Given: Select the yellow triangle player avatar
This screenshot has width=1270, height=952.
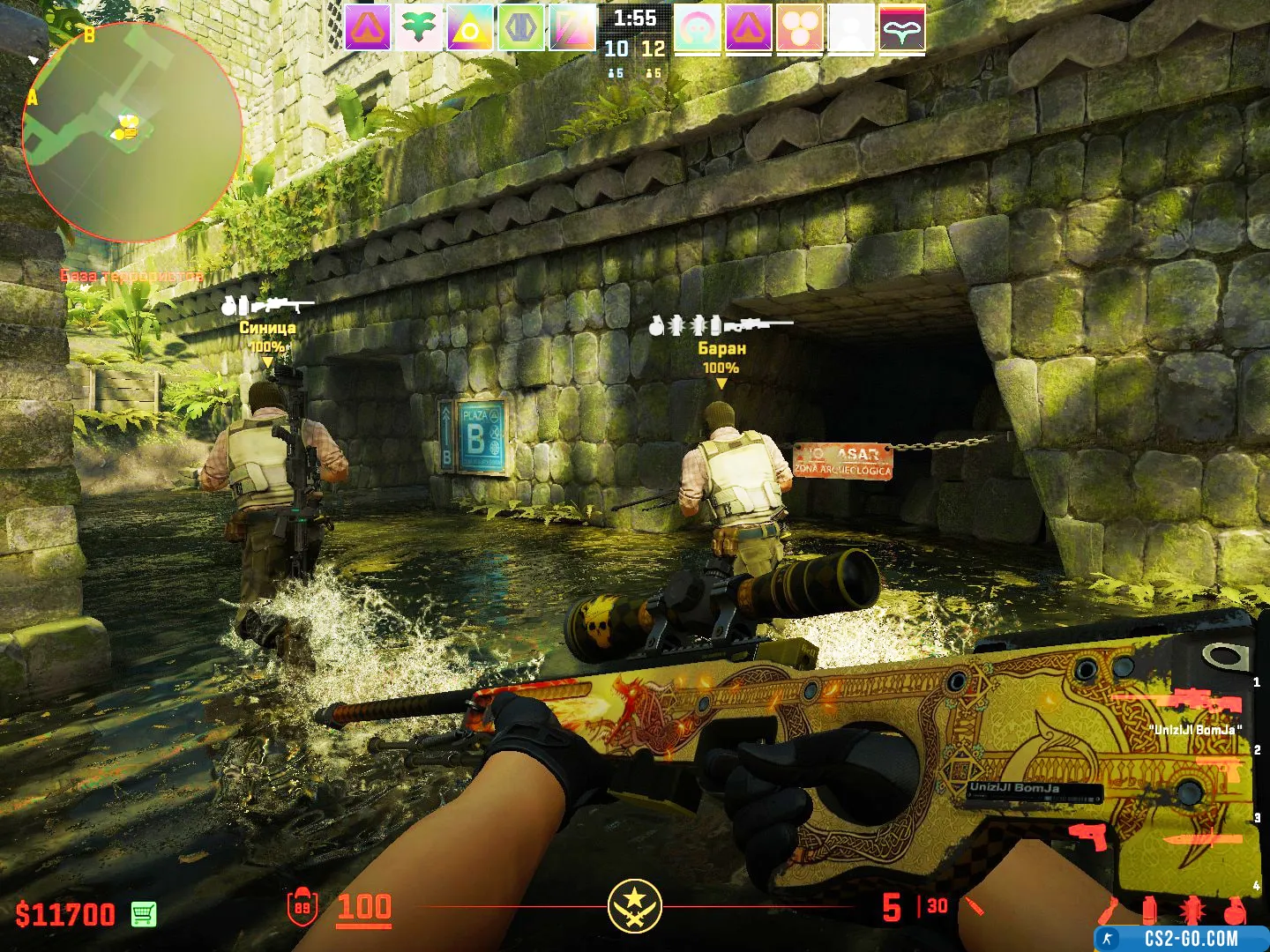Looking at the screenshot, I should point(470,27).
